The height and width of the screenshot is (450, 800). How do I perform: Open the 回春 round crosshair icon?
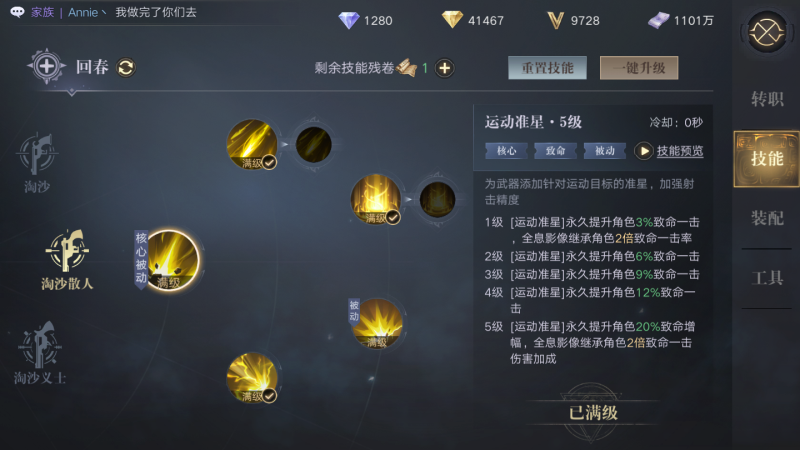click(47, 67)
